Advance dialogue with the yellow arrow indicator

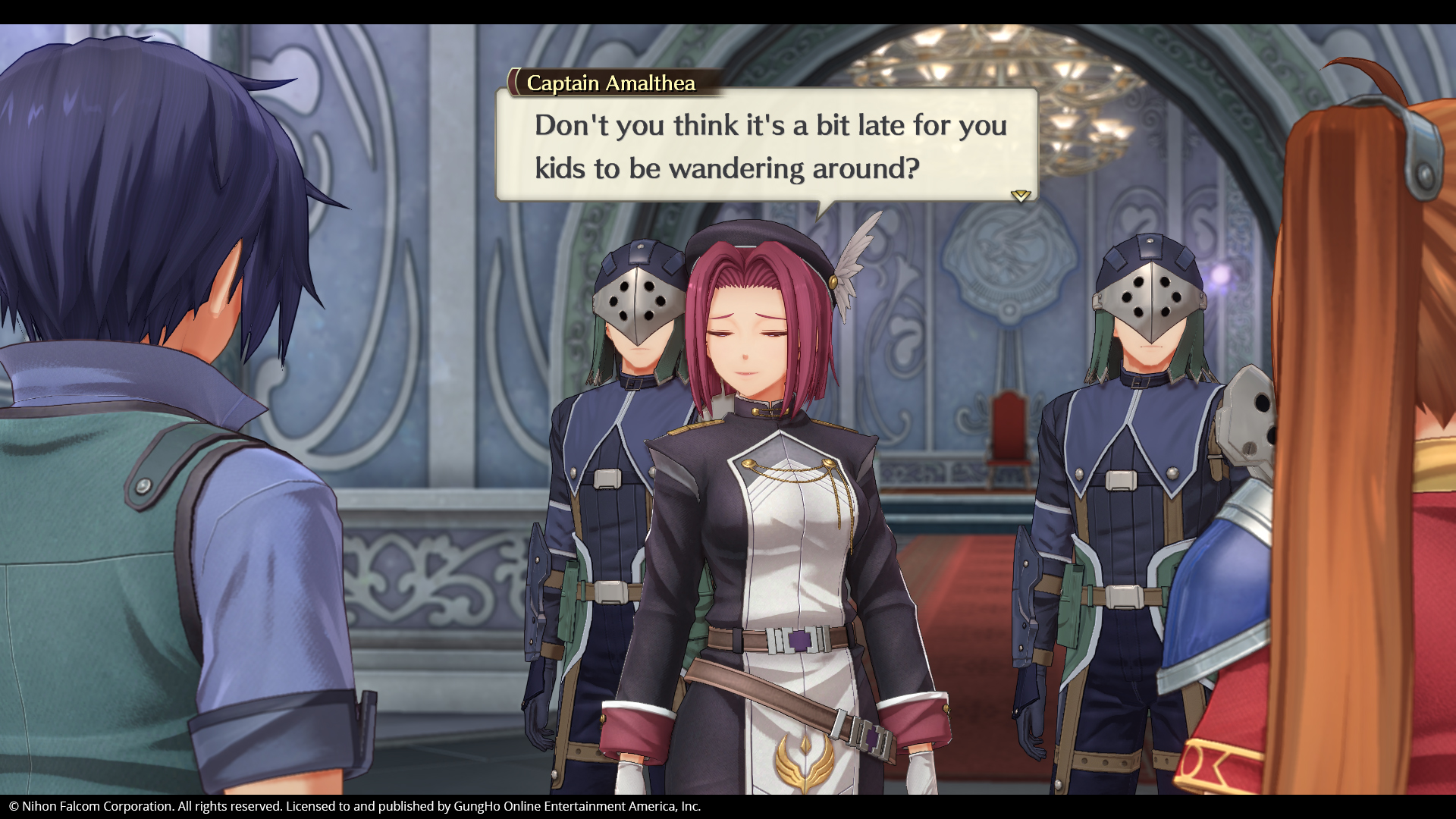pyautogui.click(x=1021, y=196)
